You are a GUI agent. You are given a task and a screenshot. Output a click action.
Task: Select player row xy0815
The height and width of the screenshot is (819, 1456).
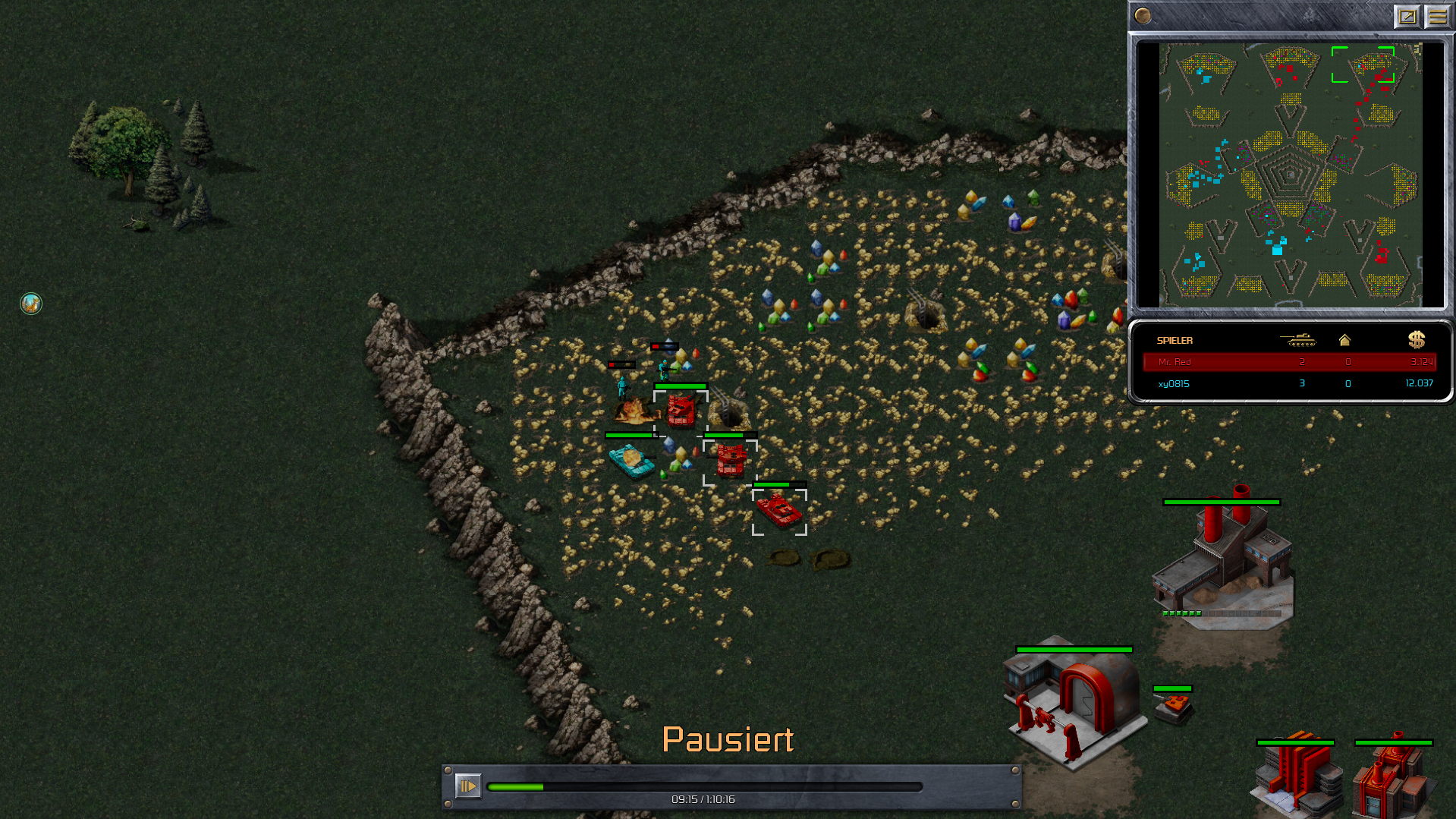1289,383
